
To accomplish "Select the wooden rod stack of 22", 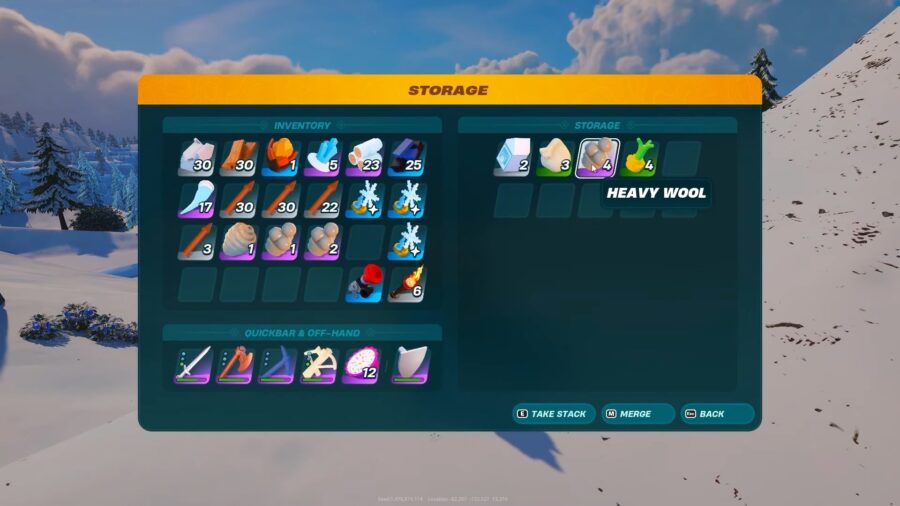I will (x=323, y=200).
